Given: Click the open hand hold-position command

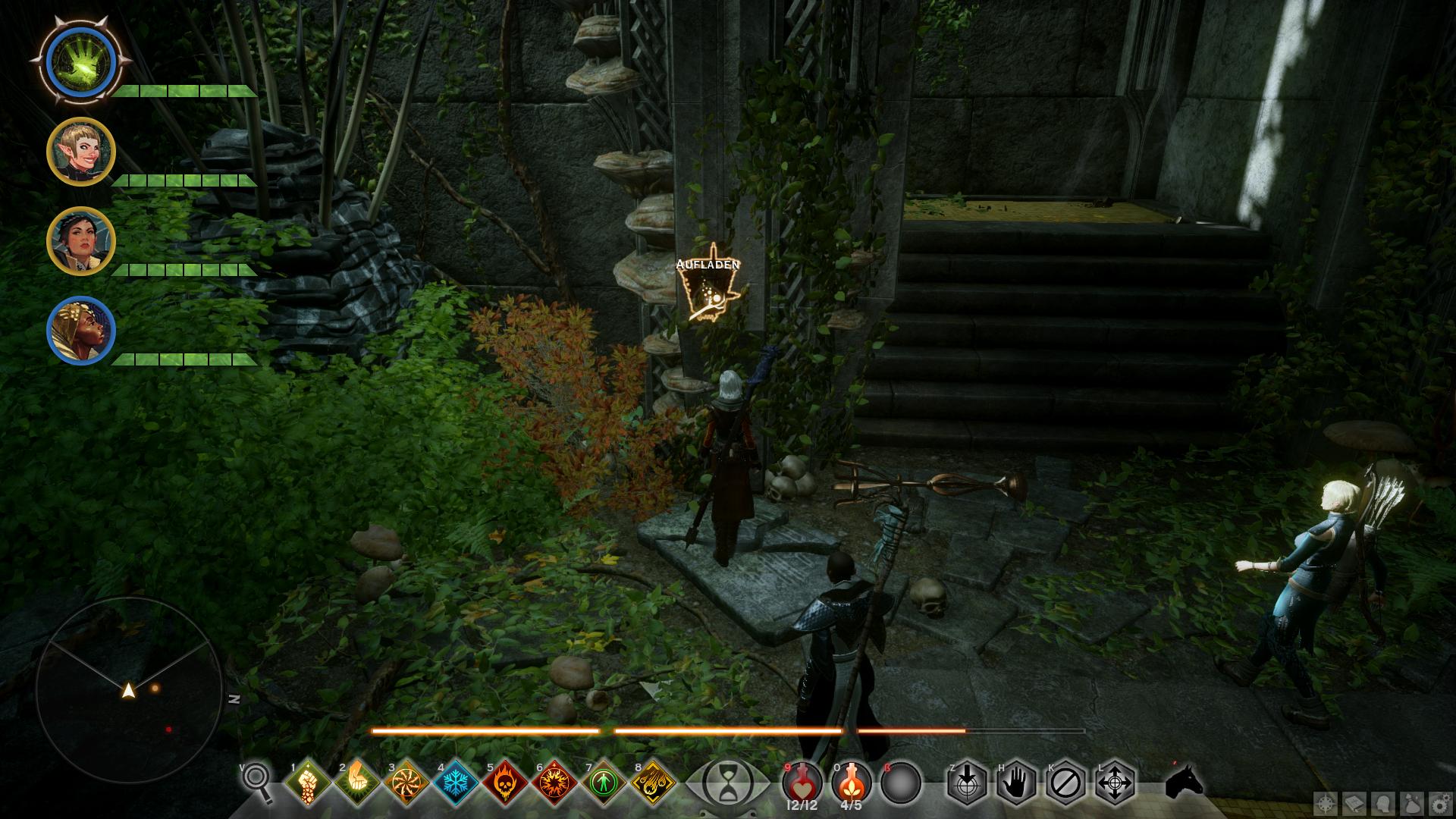Looking at the screenshot, I should coord(1016,783).
